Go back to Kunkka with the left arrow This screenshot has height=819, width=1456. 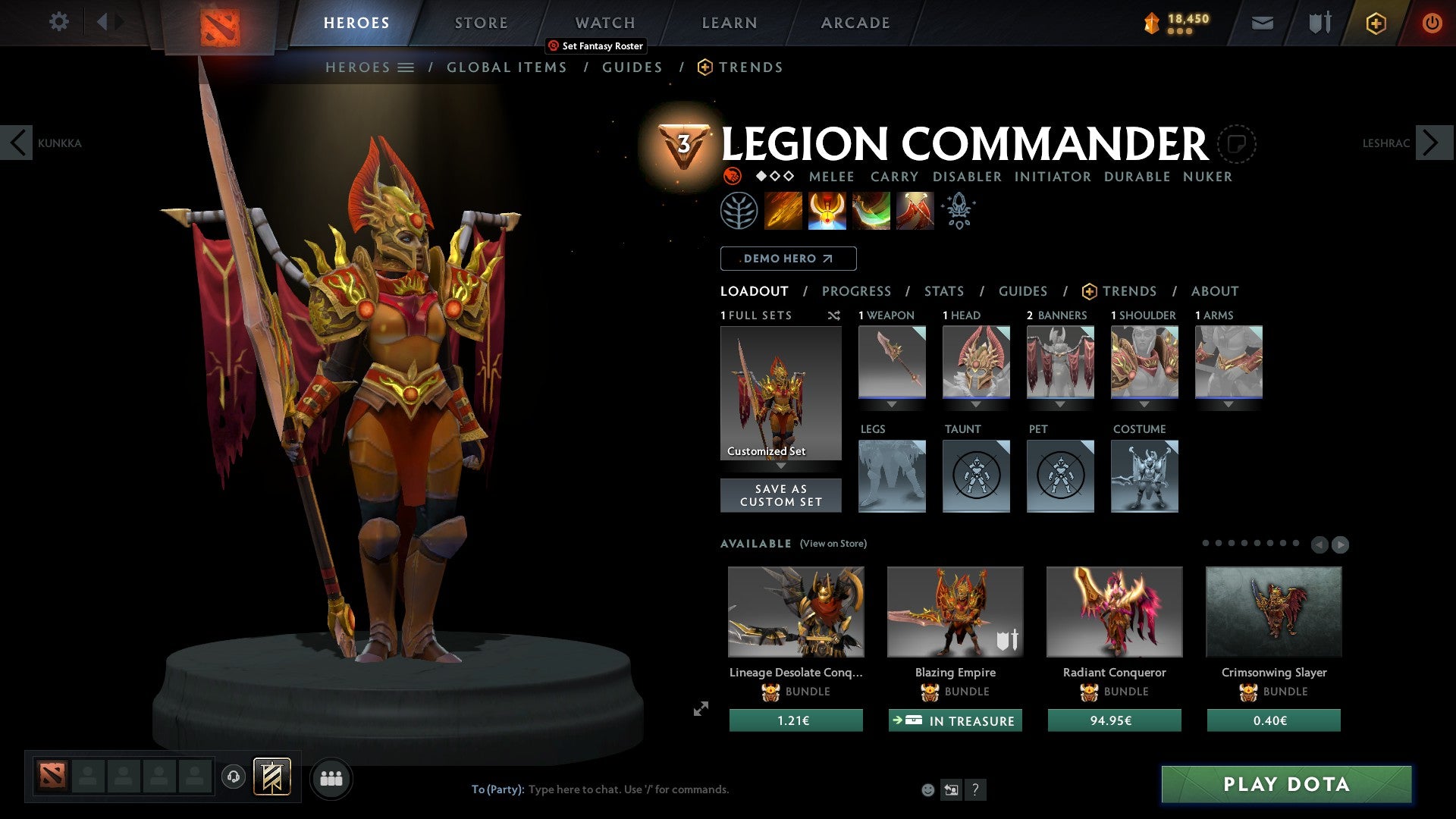(x=17, y=142)
